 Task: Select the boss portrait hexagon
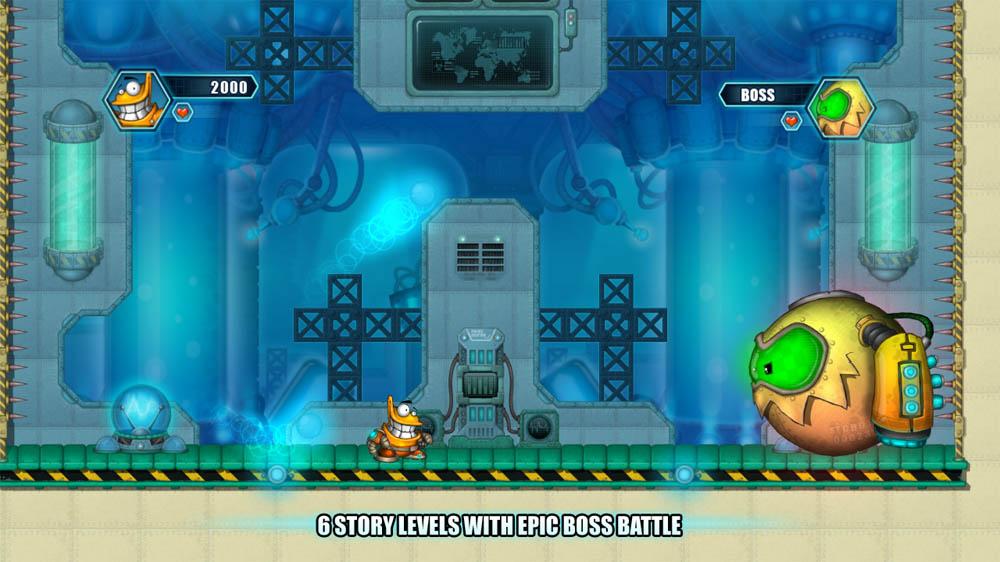840,107
